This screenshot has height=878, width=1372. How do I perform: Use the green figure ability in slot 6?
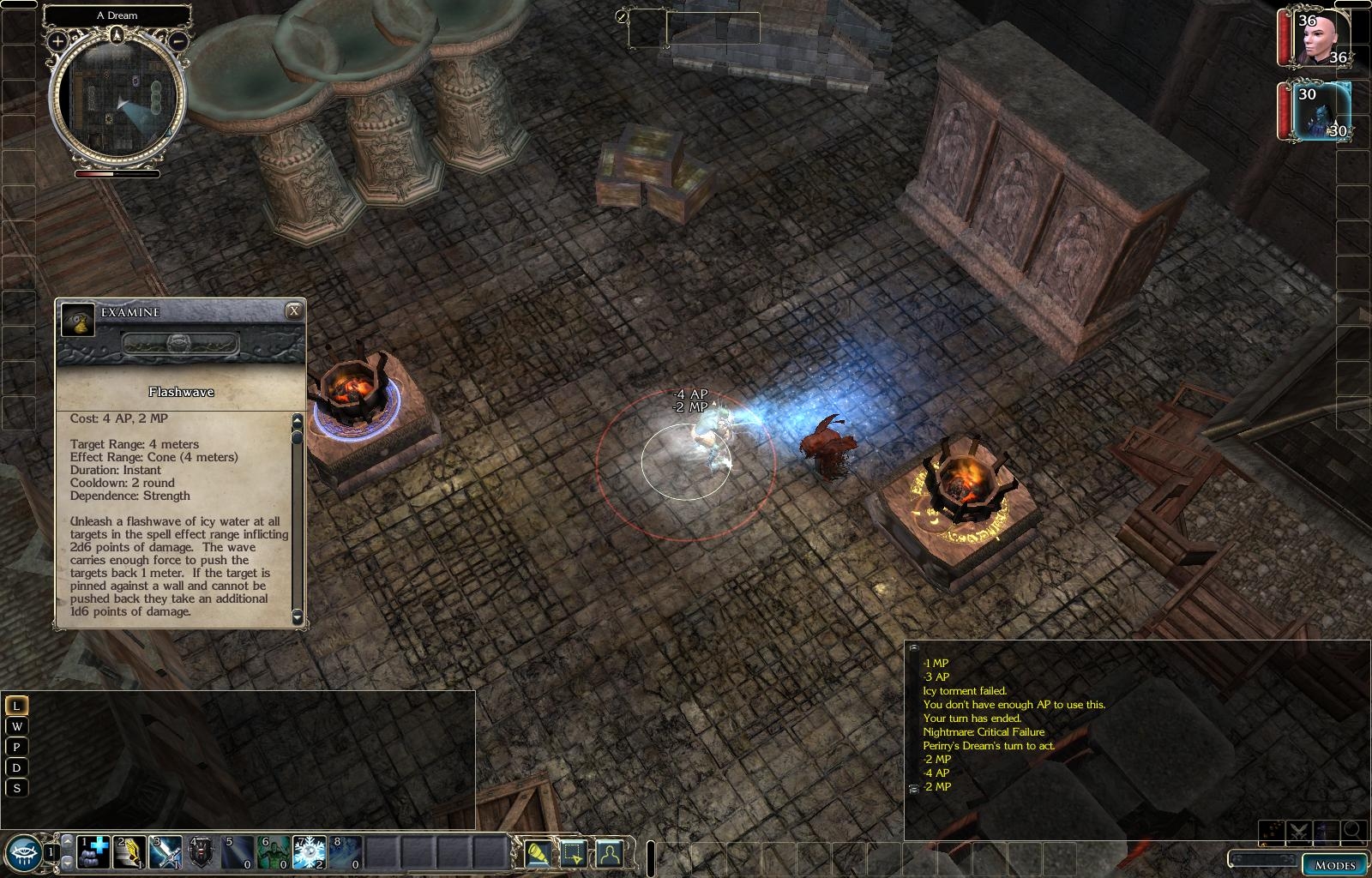pyautogui.click(x=274, y=852)
